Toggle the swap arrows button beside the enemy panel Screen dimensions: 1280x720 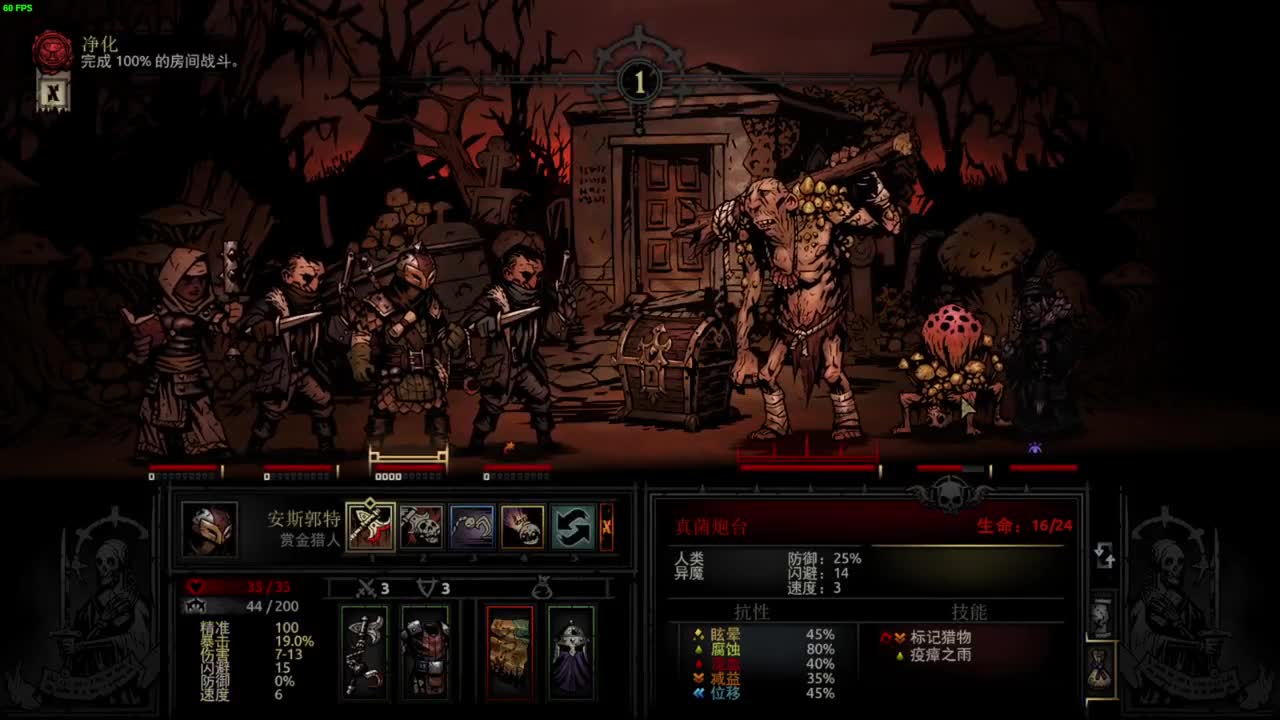tap(1105, 556)
